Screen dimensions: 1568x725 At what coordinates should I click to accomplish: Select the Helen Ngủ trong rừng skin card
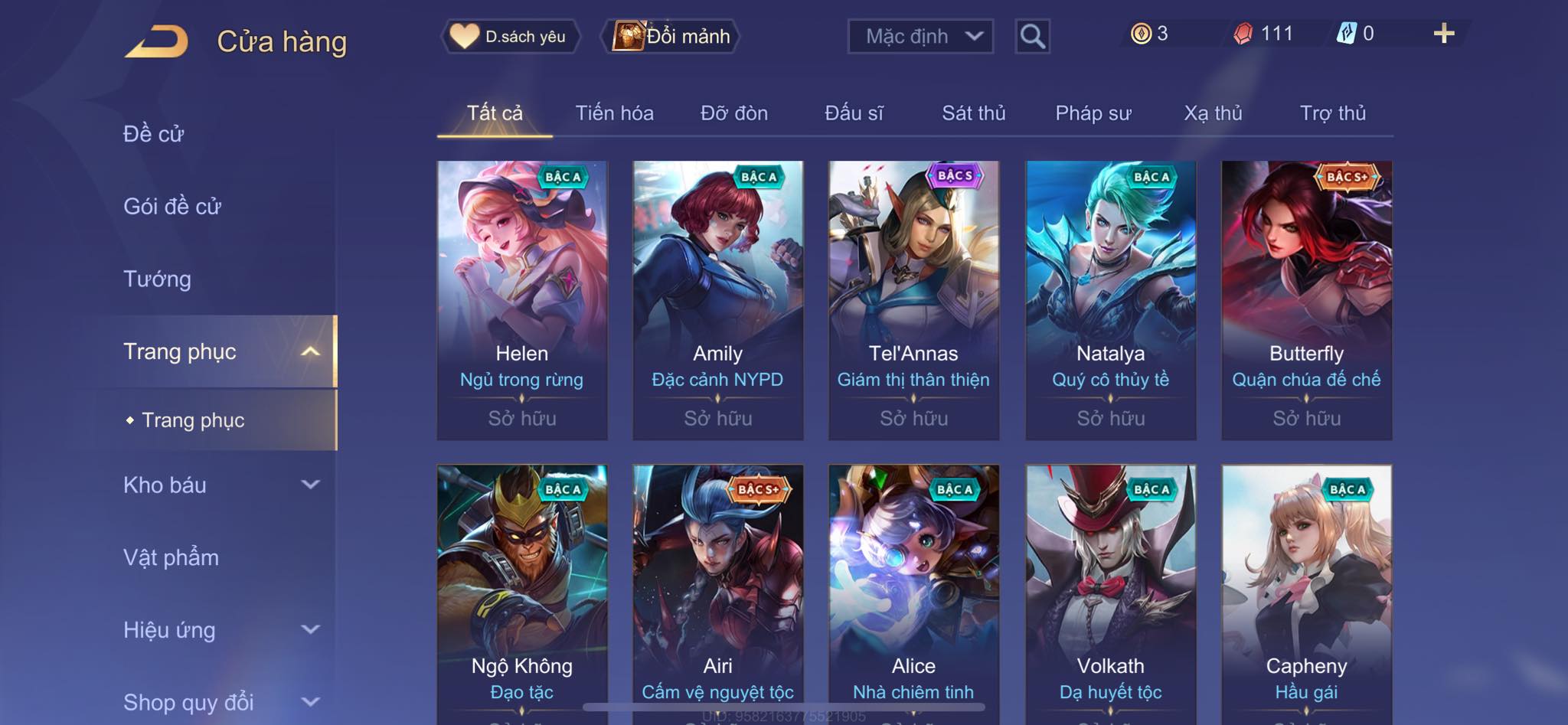pos(522,299)
